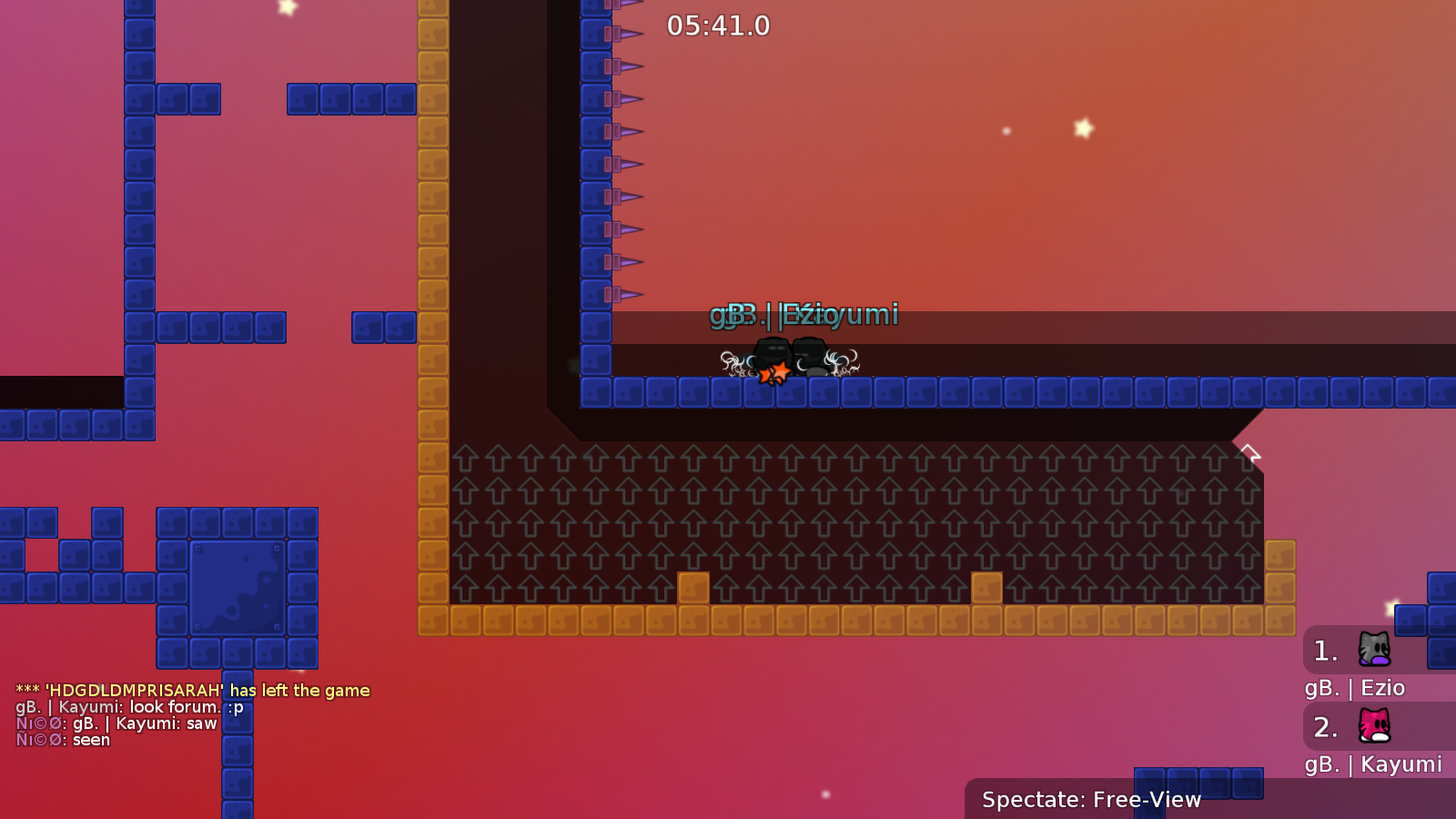
Task: Click Ezio's gray cat avatar in the scoreboard
Action: [1374, 651]
